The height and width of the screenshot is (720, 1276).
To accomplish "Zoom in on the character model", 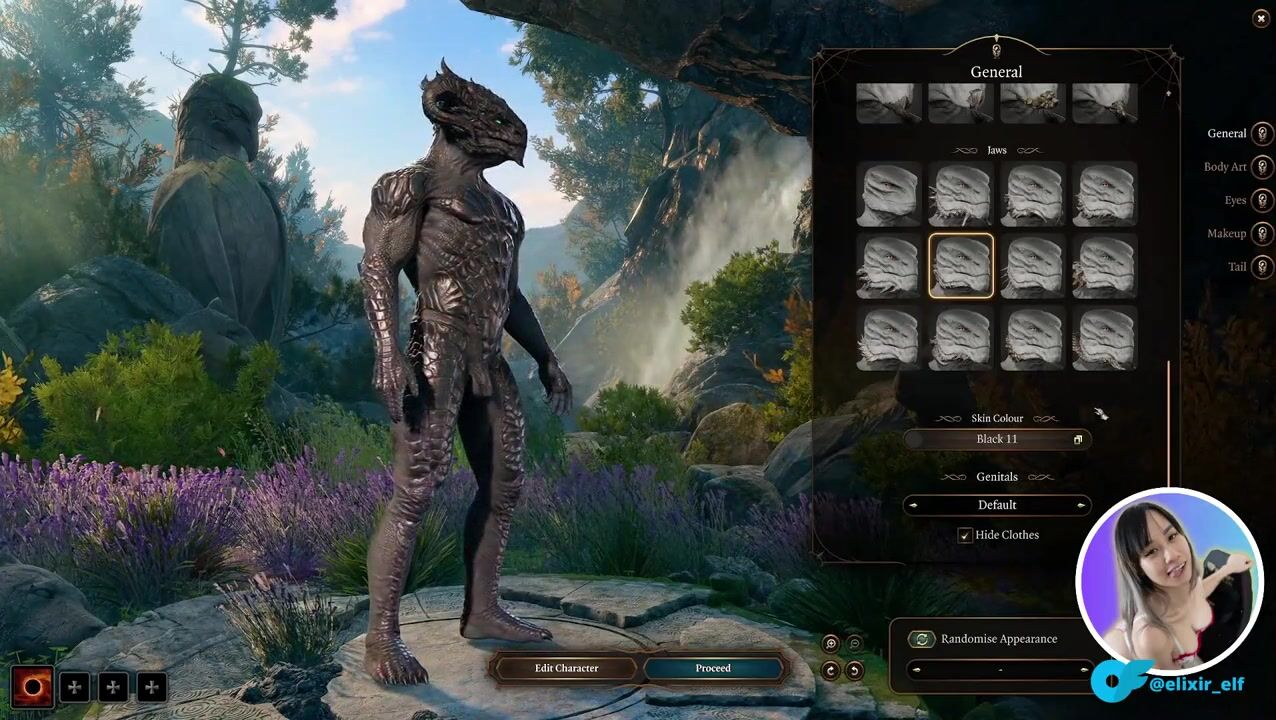I will [831, 644].
